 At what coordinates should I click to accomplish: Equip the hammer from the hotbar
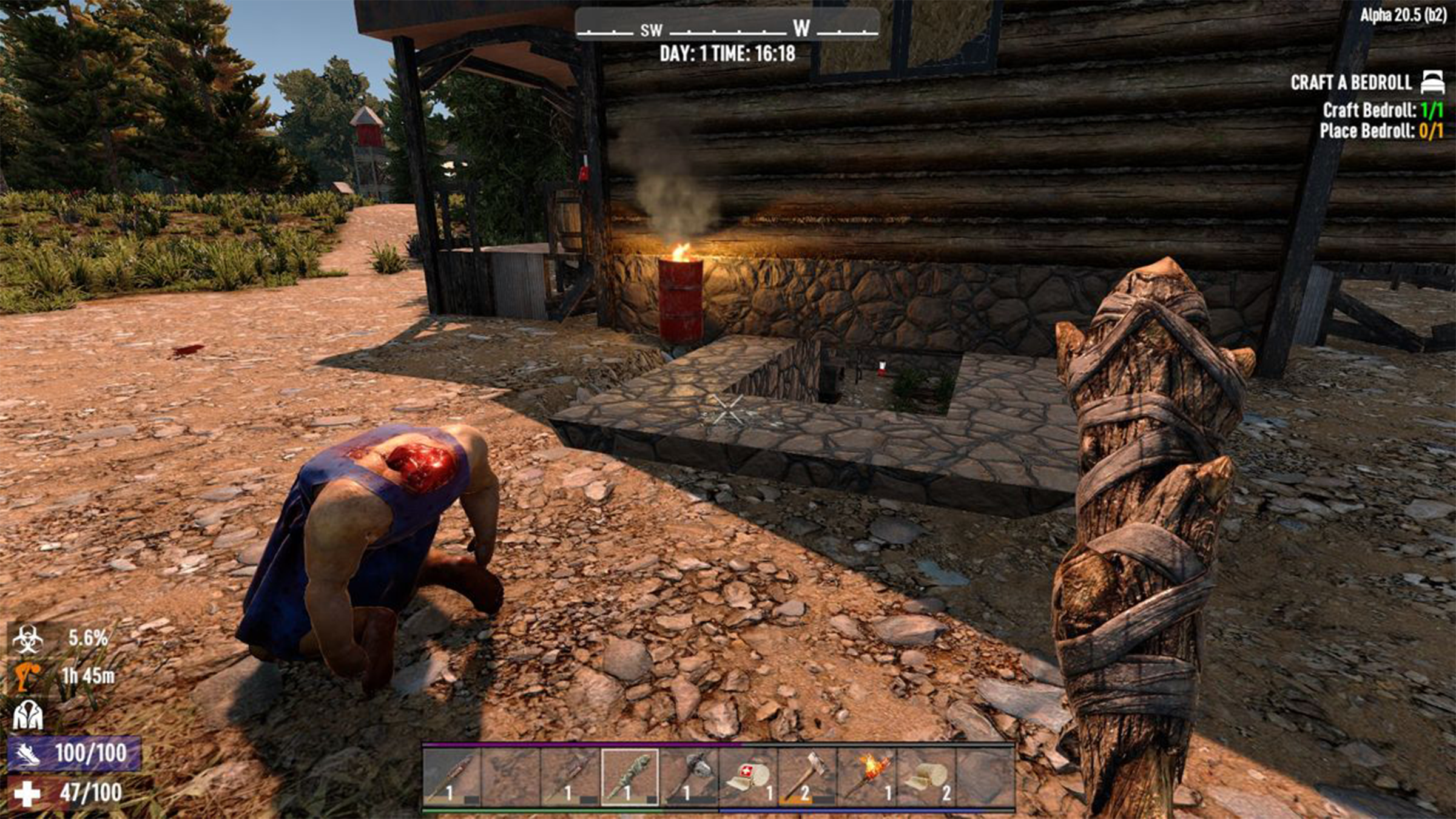(x=807, y=778)
